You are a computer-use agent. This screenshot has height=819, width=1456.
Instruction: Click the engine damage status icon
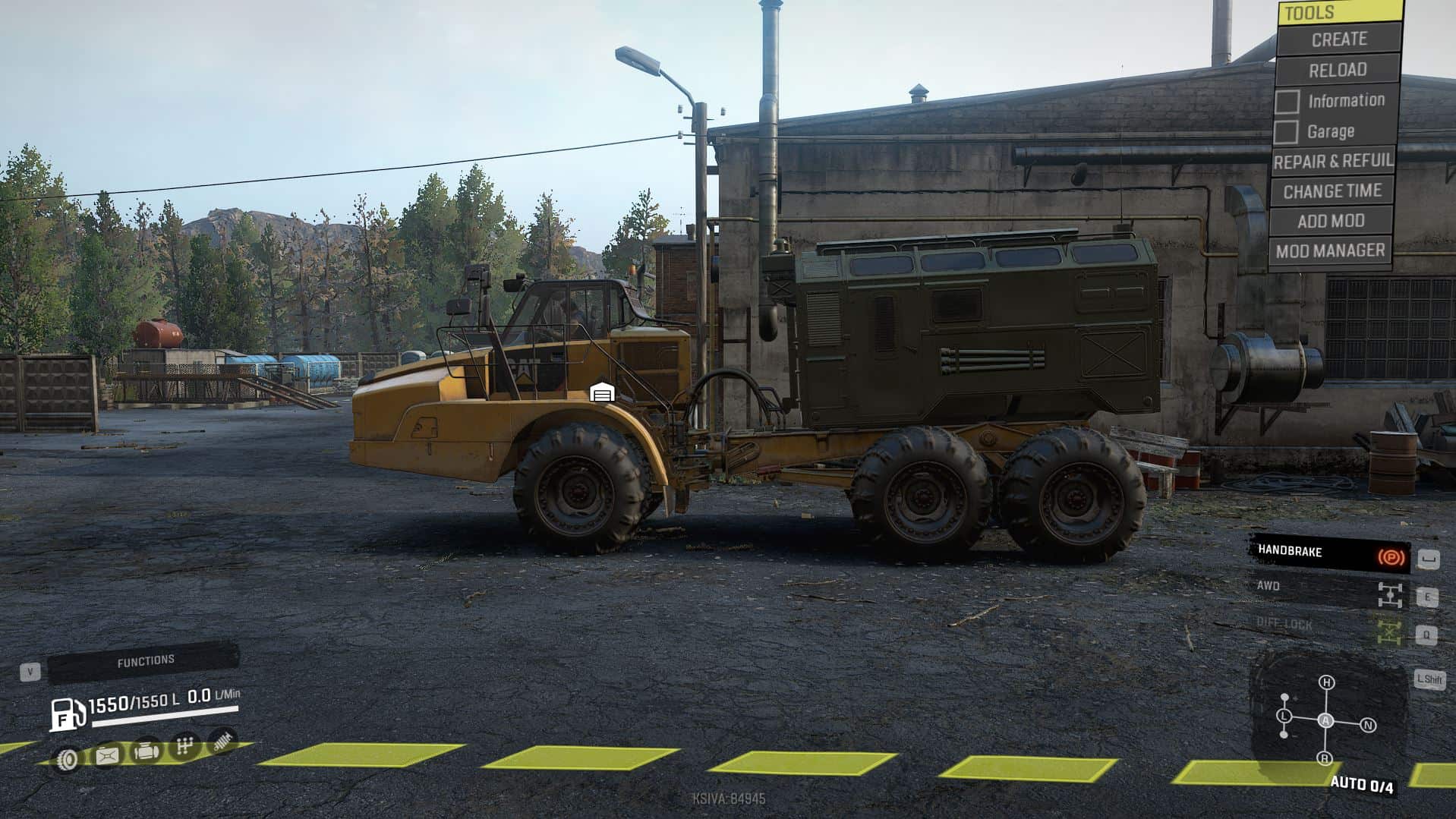click(146, 751)
